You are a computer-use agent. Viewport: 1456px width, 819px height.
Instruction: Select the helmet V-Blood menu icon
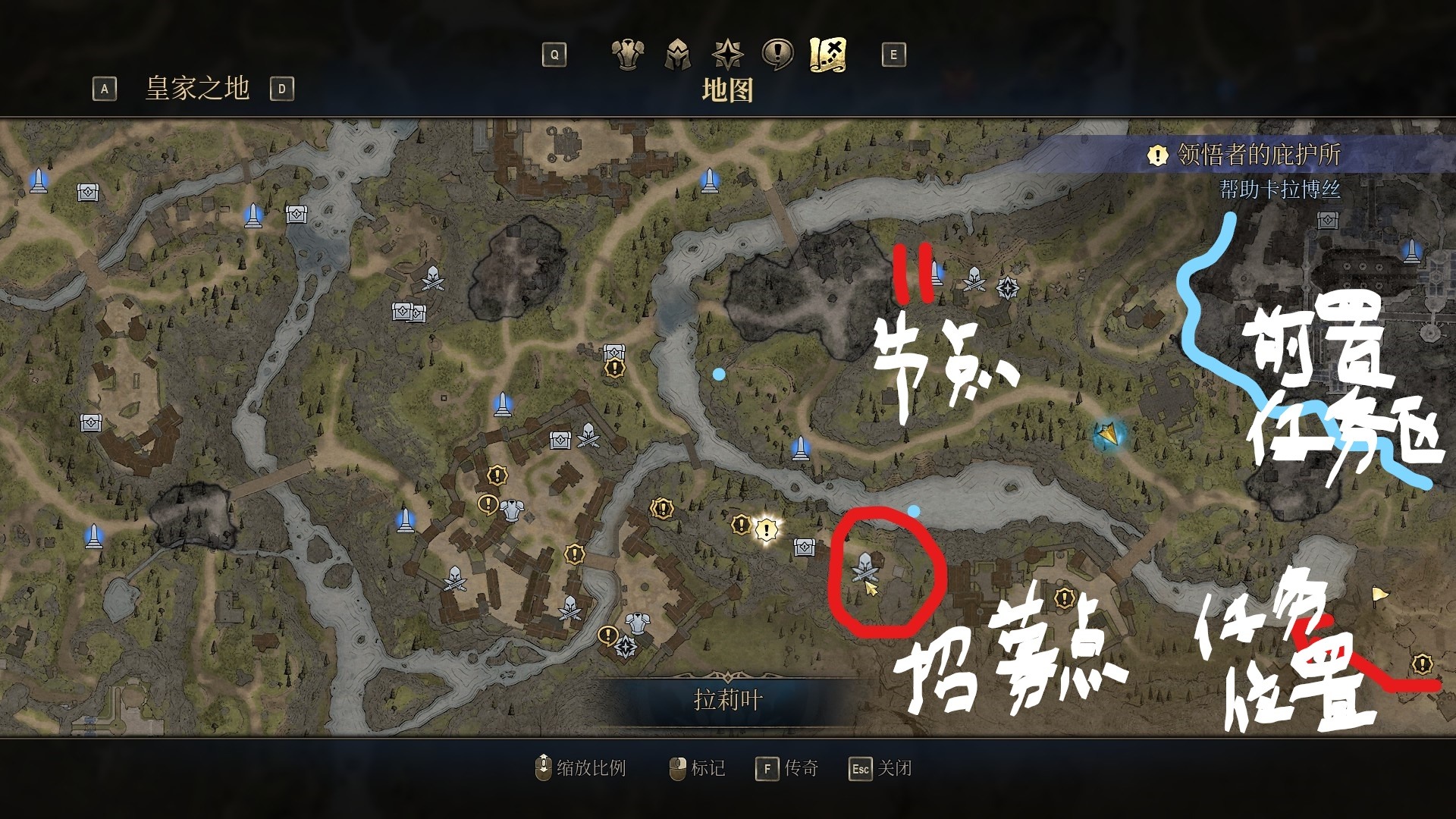click(x=679, y=53)
